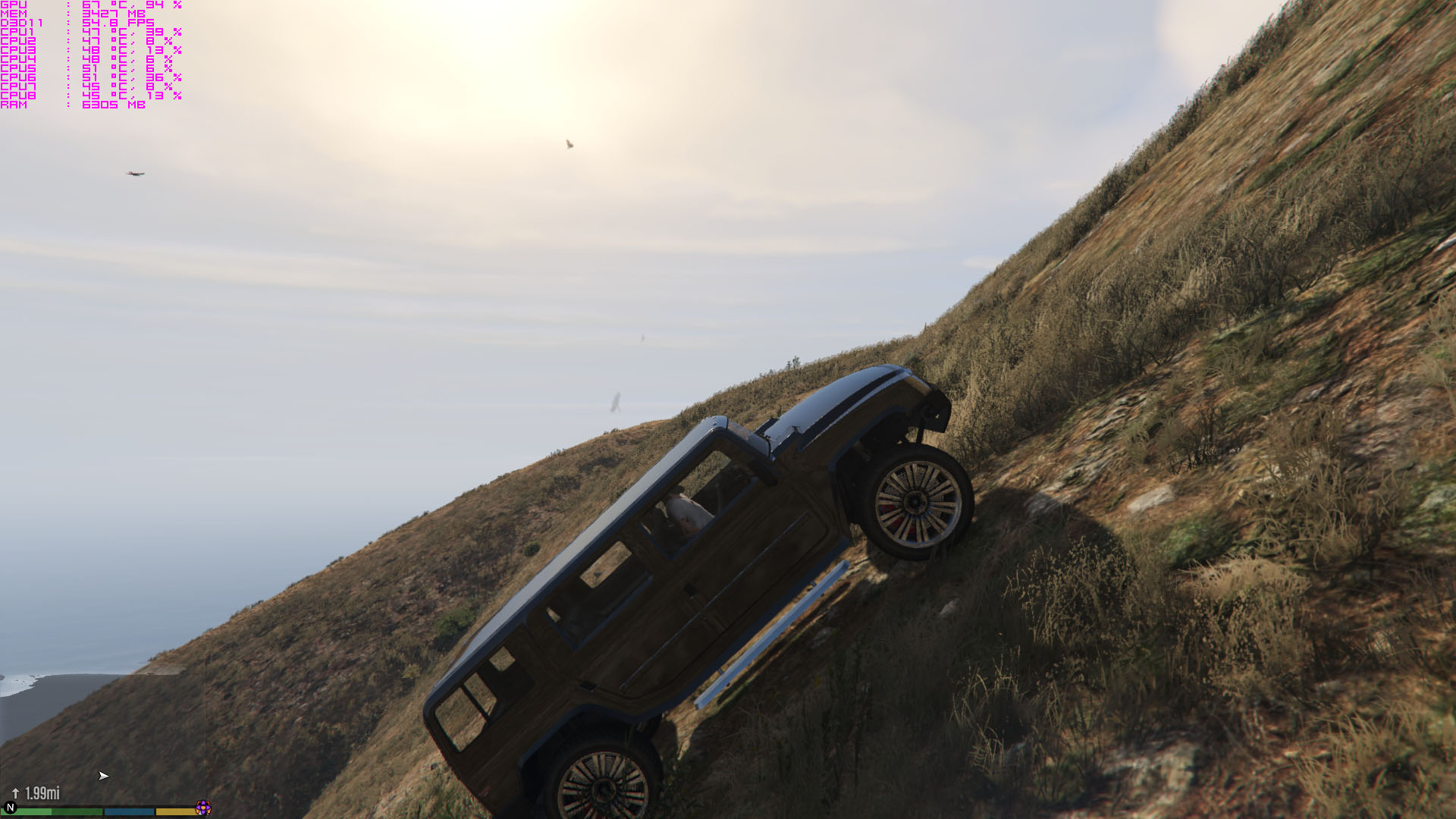Image resolution: width=1456 pixels, height=819 pixels.
Task: Click the north compass marker on the minimap
Action: pyautogui.click(x=10, y=808)
